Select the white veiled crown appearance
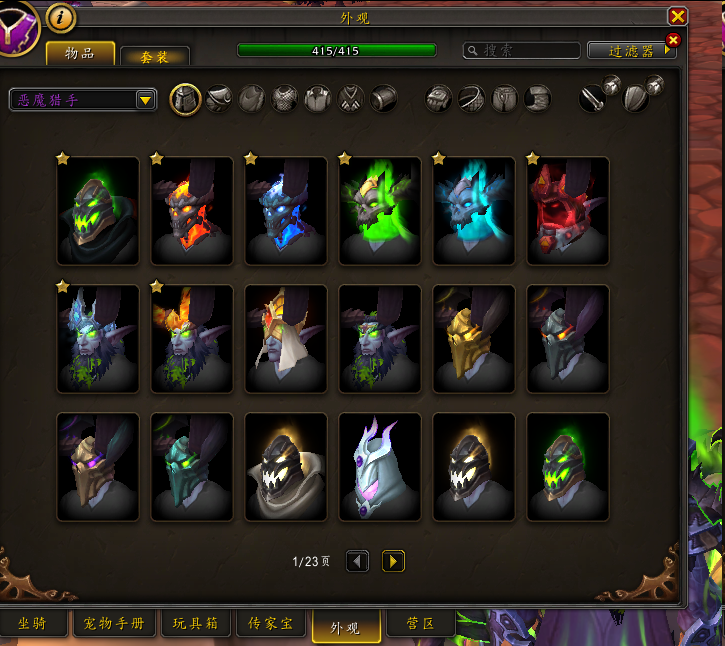This screenshot has height=646, width=725. (x=286, y=339)
